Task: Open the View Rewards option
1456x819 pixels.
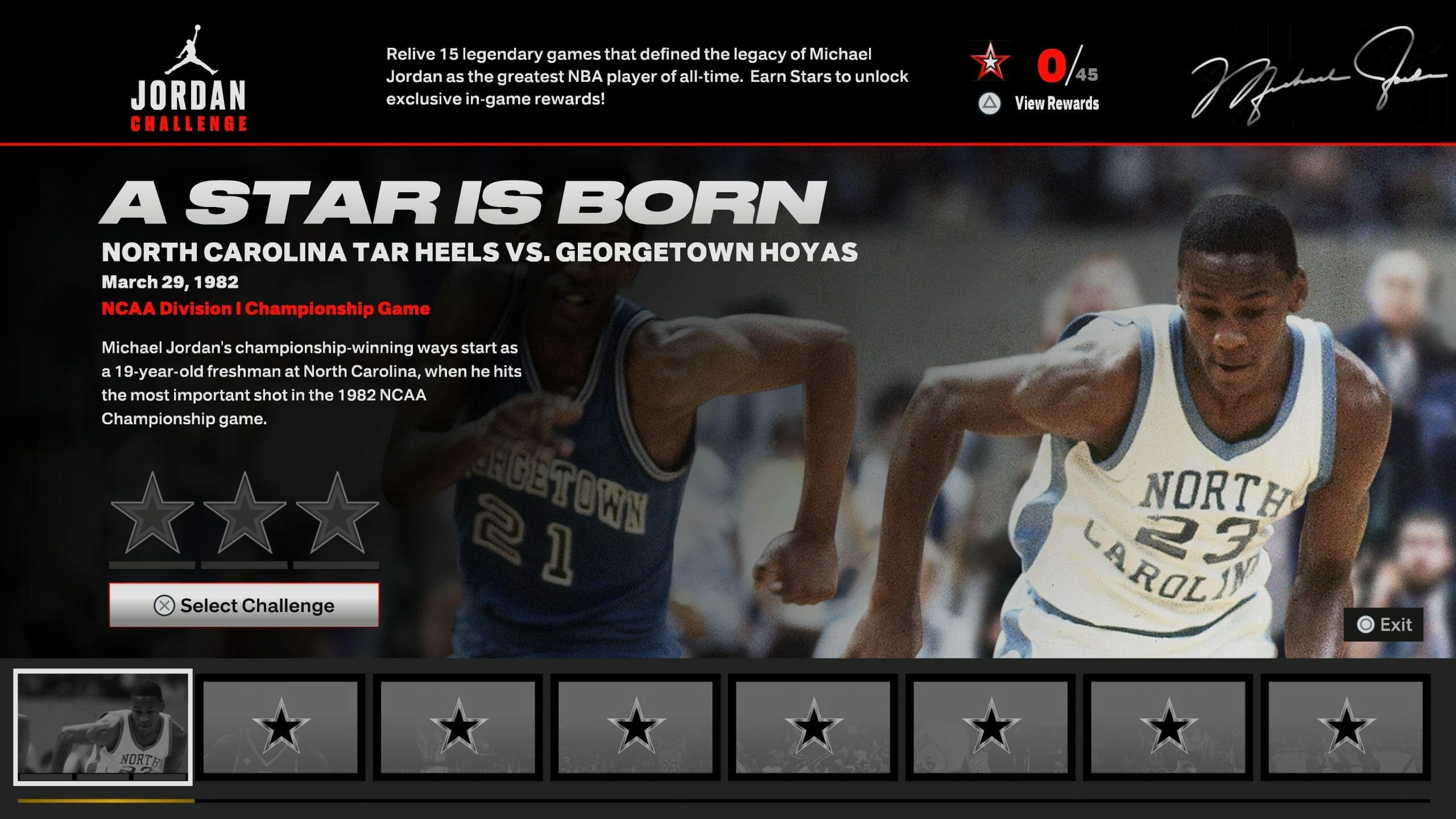Action: [1039, 104]
